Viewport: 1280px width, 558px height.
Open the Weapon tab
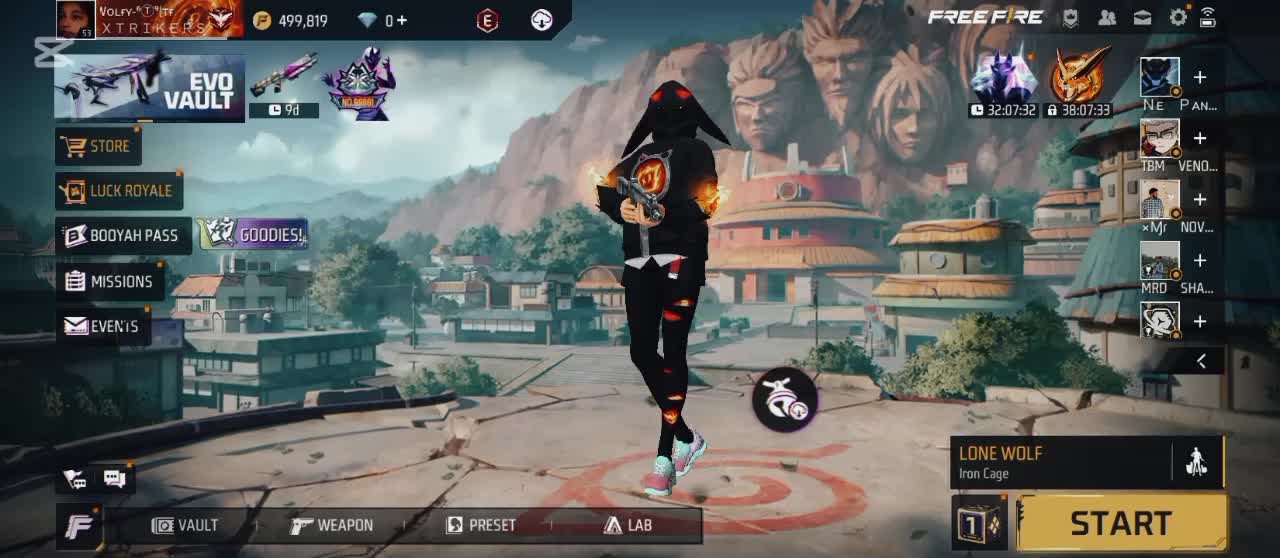pyautogui.click(x=332, y=525)
